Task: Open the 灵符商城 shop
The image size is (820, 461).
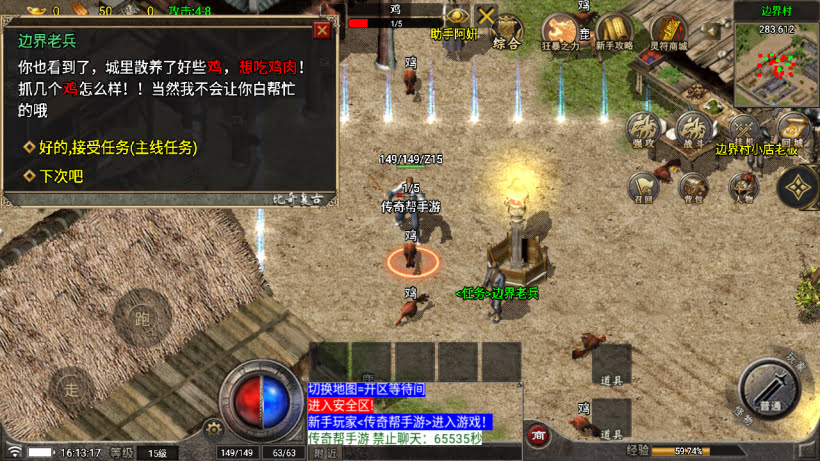Action: (667, 30)
